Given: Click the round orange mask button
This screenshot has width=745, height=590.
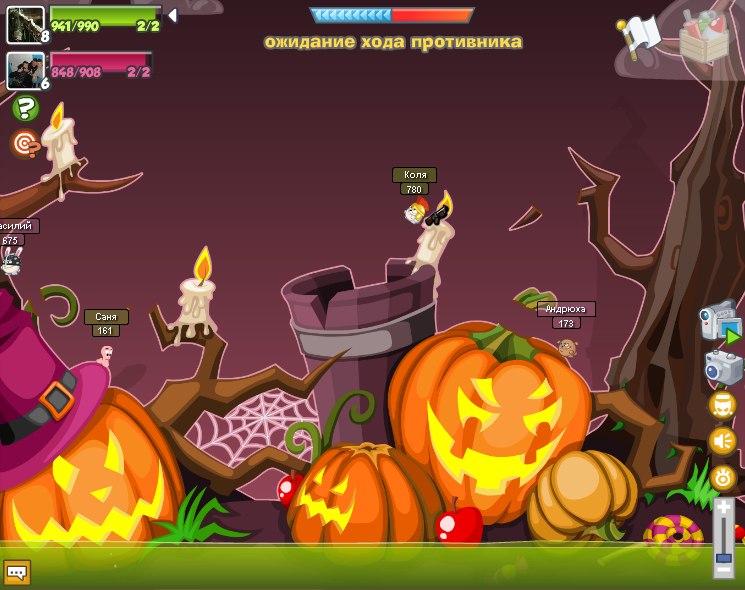Looking at the screenshot, I should click(x=722, y=405).
